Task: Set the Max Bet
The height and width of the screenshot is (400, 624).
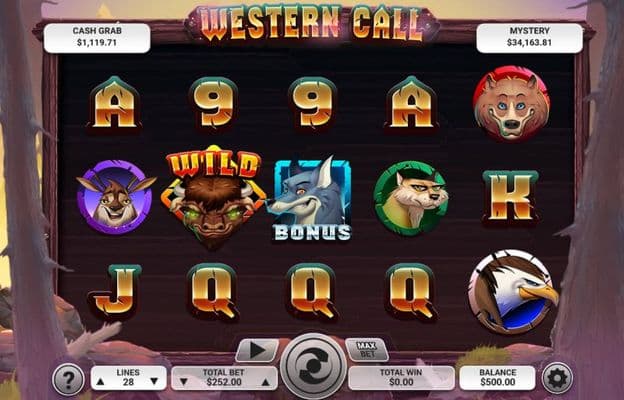Action: click(366, 350)
